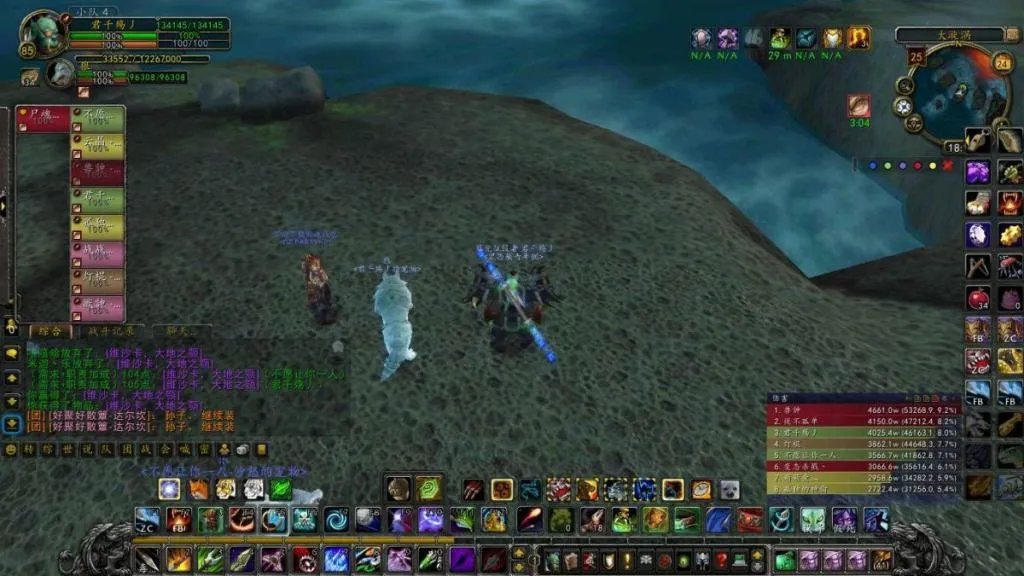Cast the green leaf pet ability
The width and height of the screenshot is (1024, 576).
281,489
